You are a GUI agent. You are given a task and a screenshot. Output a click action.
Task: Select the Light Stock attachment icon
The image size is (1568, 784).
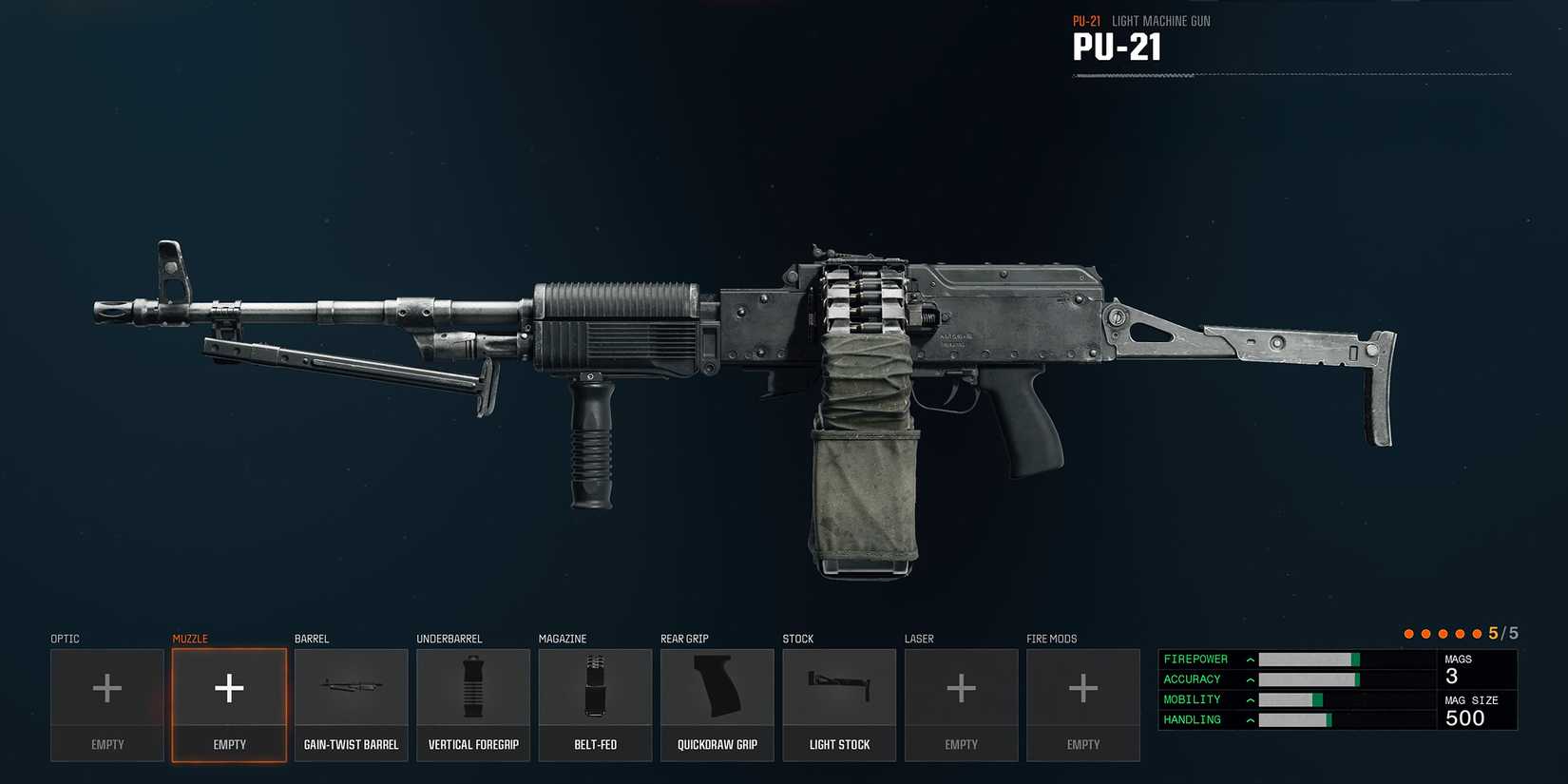click(839, 686)
